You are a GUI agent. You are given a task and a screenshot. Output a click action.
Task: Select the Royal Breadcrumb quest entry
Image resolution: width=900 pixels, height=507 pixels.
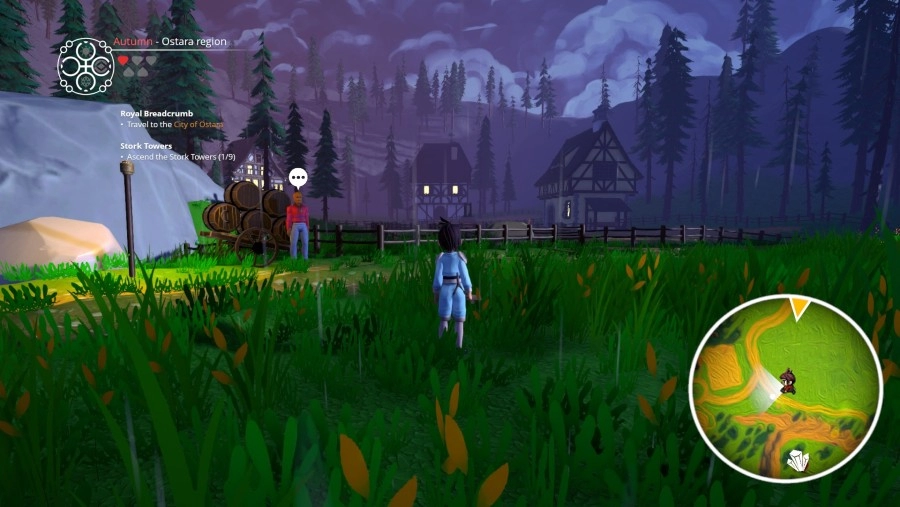pyautogui.click(x=148, y=113)
